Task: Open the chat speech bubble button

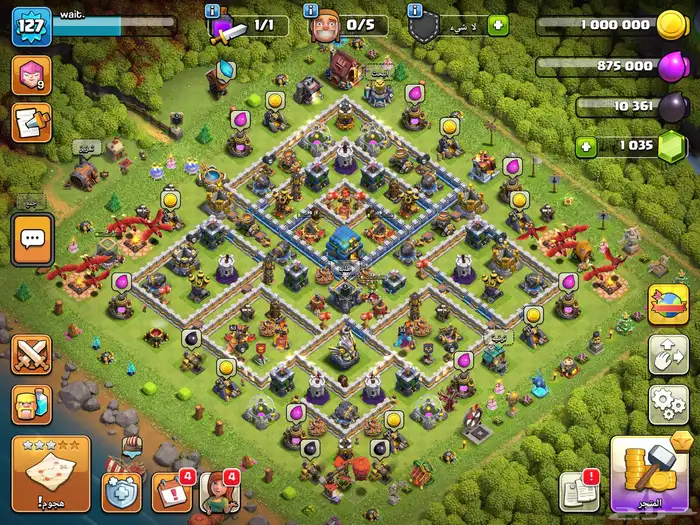Action: 32,240
